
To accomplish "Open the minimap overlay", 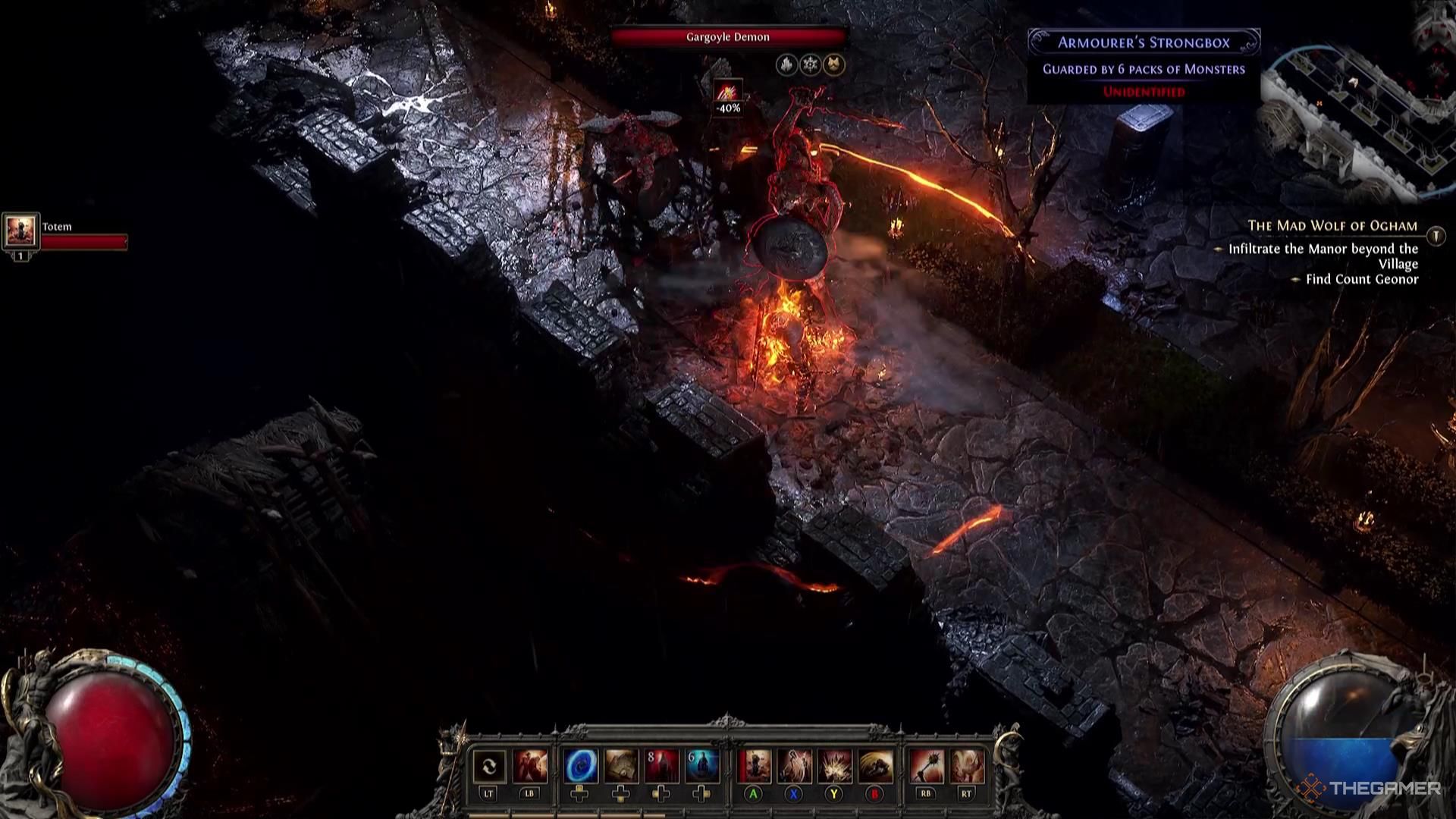I will pyautogui.click(x=1357, y=114).
